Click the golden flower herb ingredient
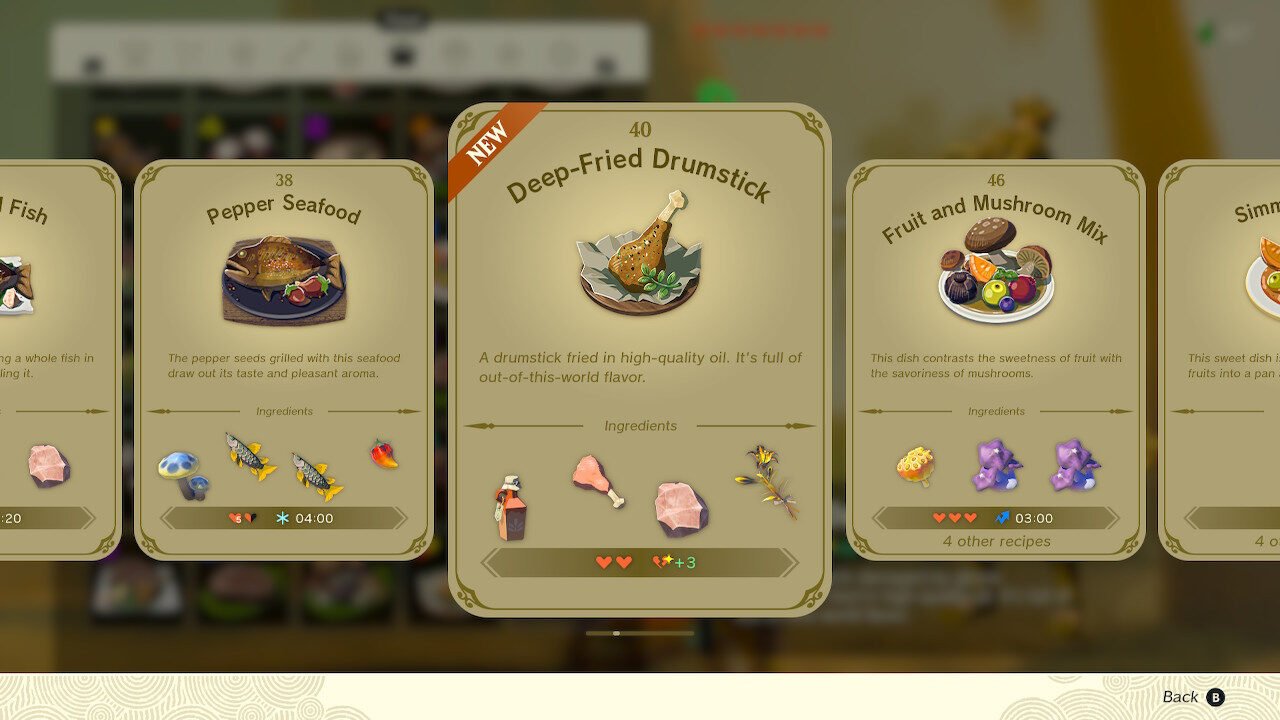1280x720 pixels. pyautogui.click(x=768, y=482)
